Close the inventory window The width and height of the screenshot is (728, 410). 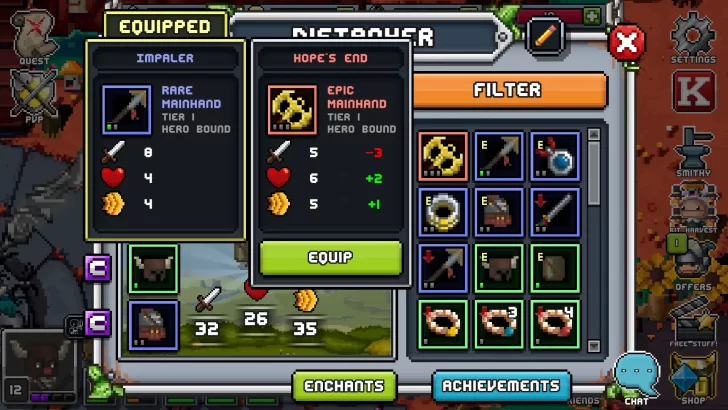[x=627, y=42]
